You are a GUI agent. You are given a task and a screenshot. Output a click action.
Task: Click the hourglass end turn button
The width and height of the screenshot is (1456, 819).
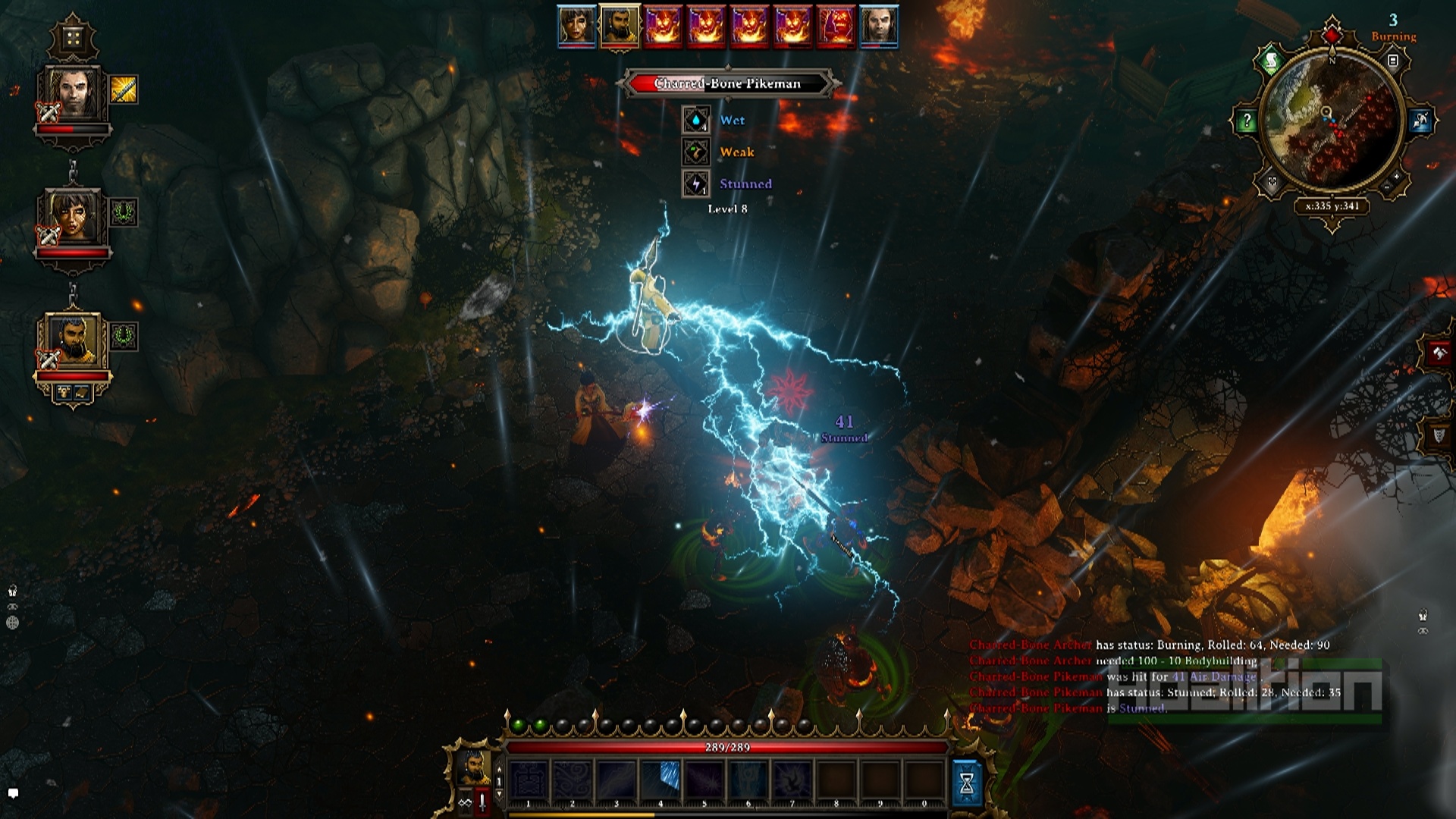click(x=966, y=784)
